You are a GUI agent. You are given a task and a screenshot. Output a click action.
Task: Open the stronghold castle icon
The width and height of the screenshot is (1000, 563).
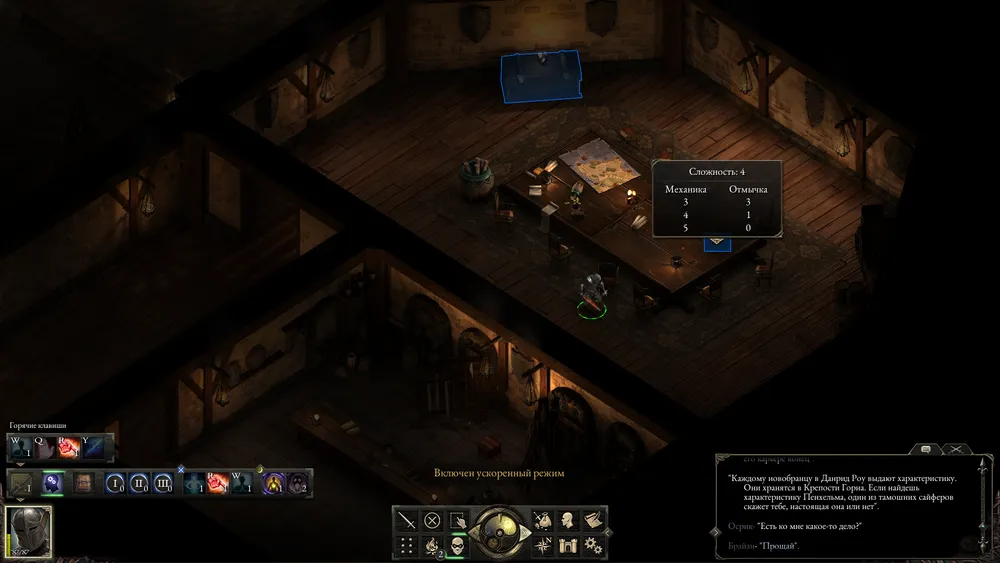(x=568, y=545)
